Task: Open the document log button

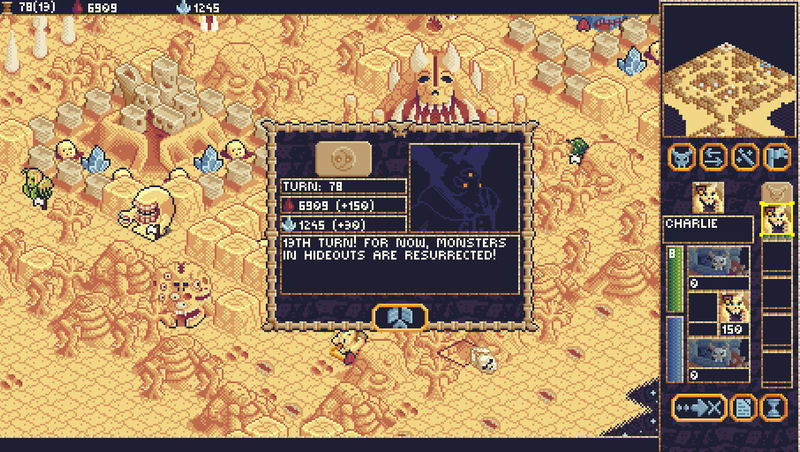Action: (x=743, y=407)
